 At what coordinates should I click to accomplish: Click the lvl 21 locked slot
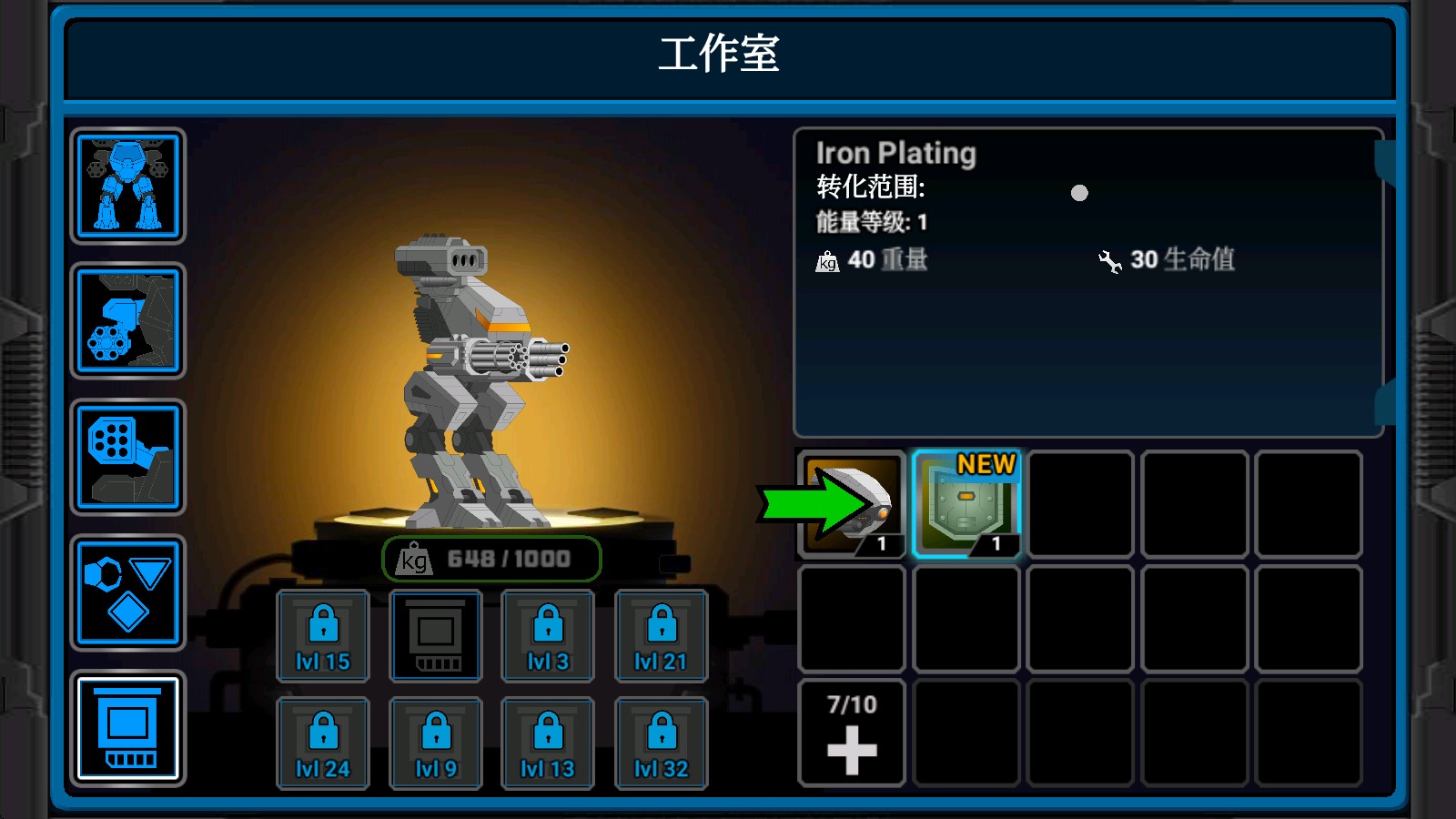(x=661, y=635)
